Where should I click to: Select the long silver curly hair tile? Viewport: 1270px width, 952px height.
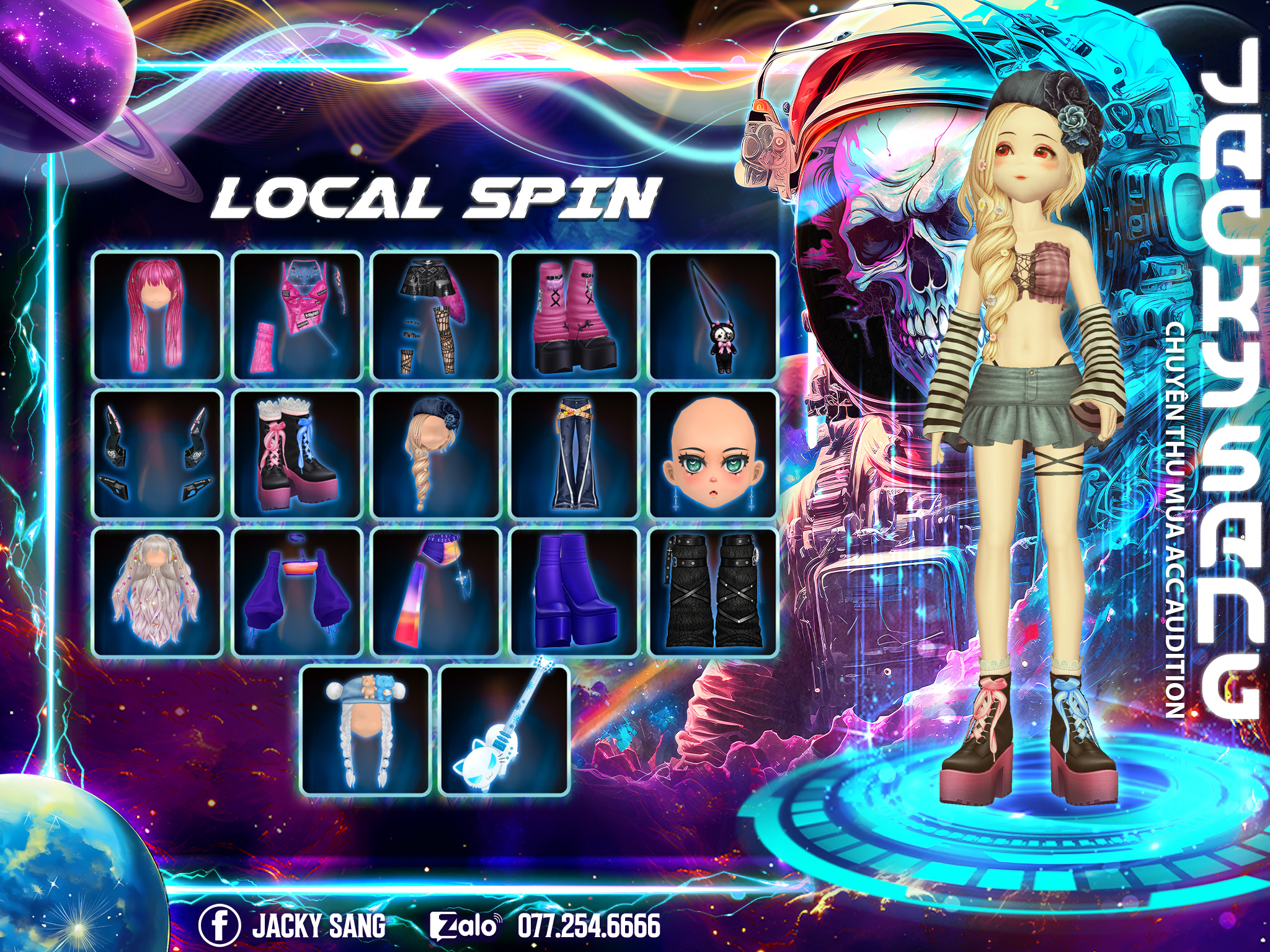coord(158,593)
